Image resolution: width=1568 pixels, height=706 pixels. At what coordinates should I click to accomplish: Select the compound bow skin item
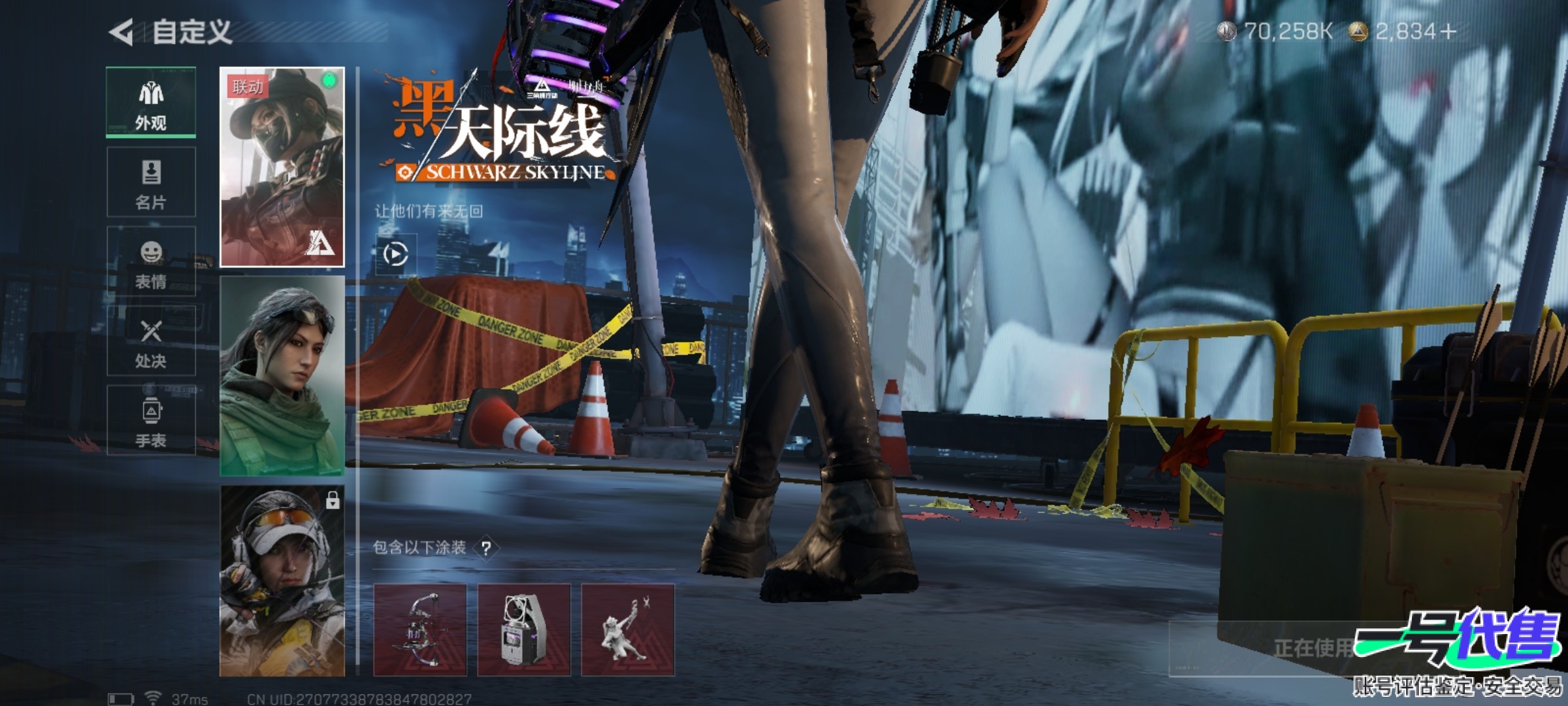(x=420, y=630)
